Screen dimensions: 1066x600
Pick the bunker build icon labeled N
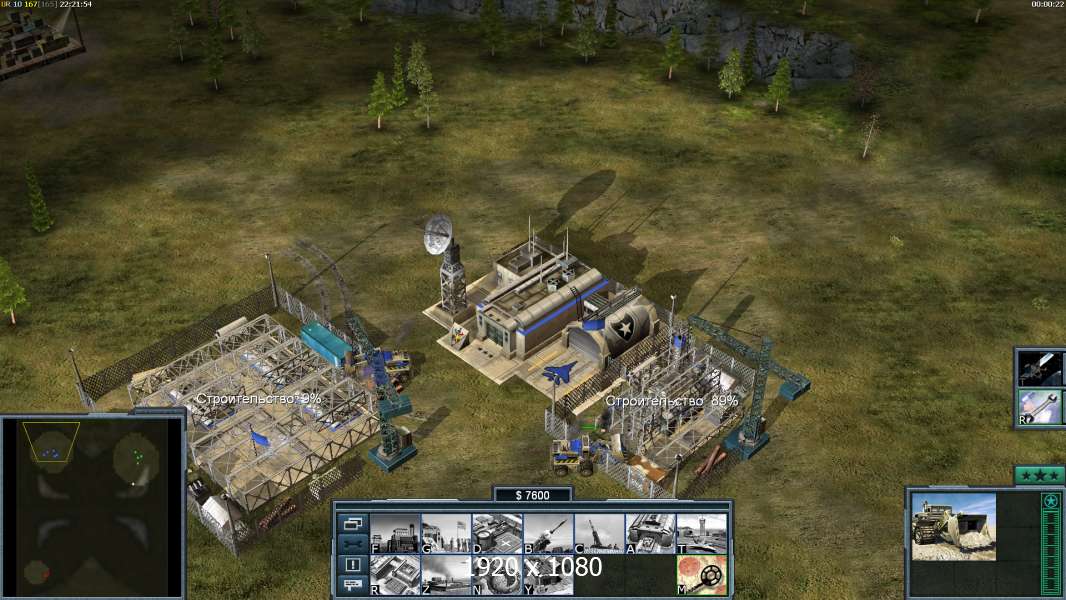coord(497,574)
